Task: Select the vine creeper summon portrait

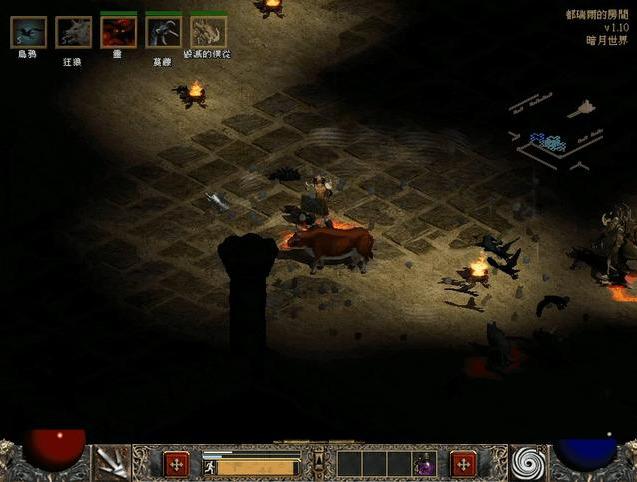Action: 163,32
